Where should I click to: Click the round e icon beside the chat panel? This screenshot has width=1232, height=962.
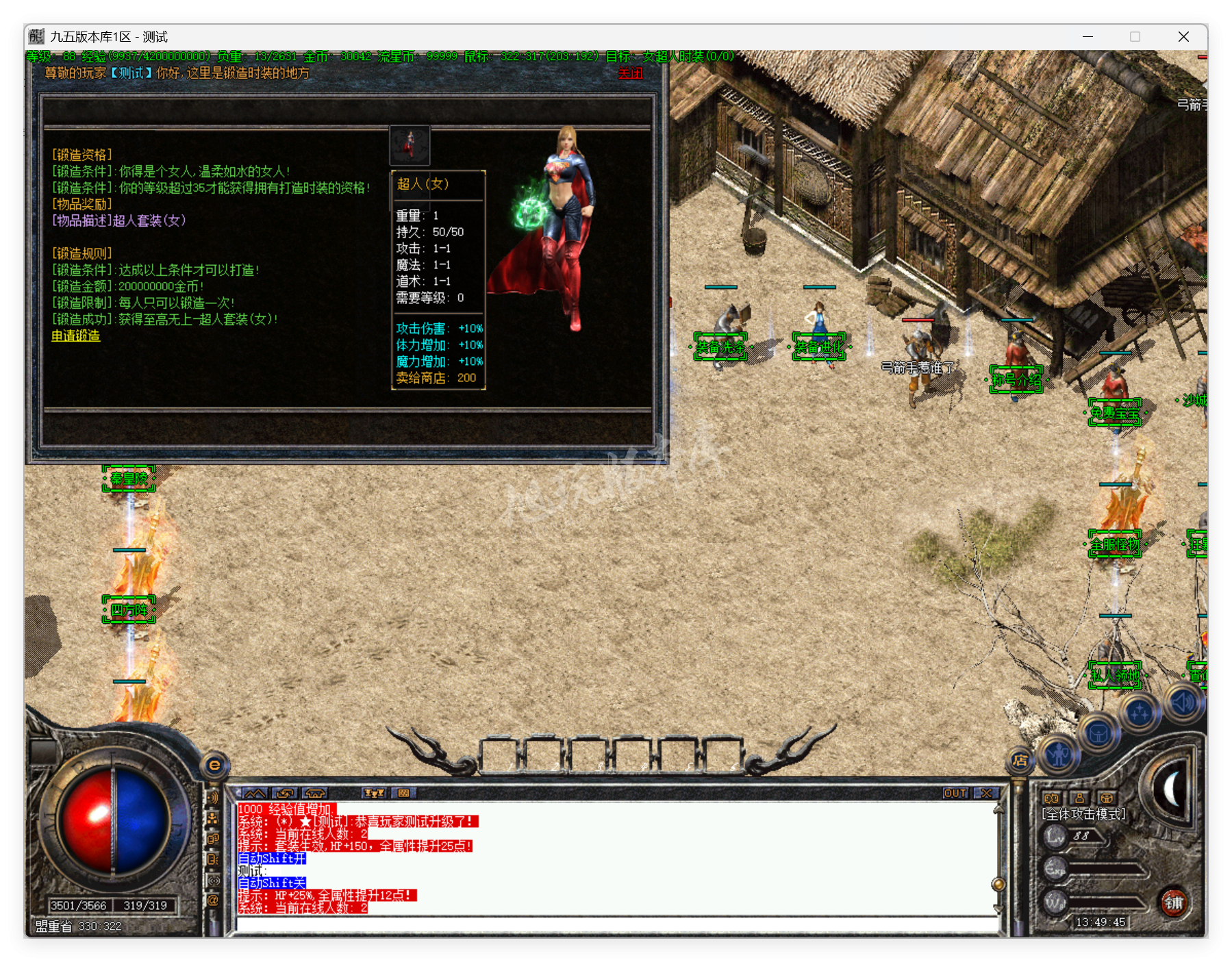tap(214, 766)
